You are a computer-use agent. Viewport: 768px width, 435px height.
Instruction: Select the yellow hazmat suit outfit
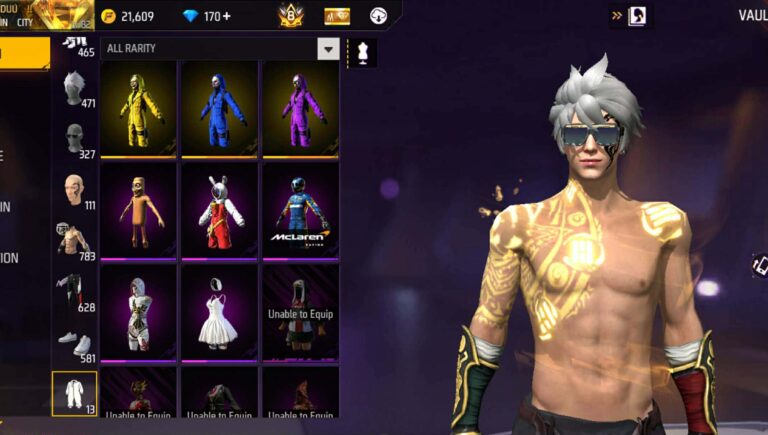point(139,108)
